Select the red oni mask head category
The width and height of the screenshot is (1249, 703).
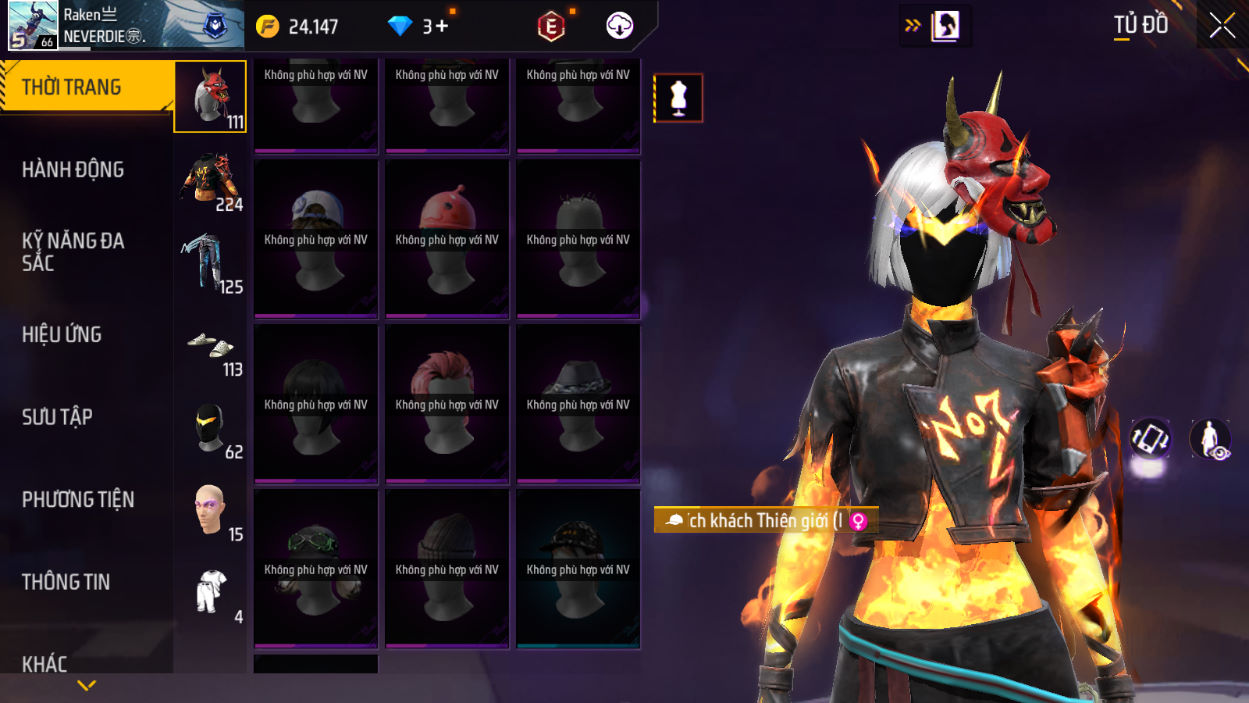tap(210, 97)
